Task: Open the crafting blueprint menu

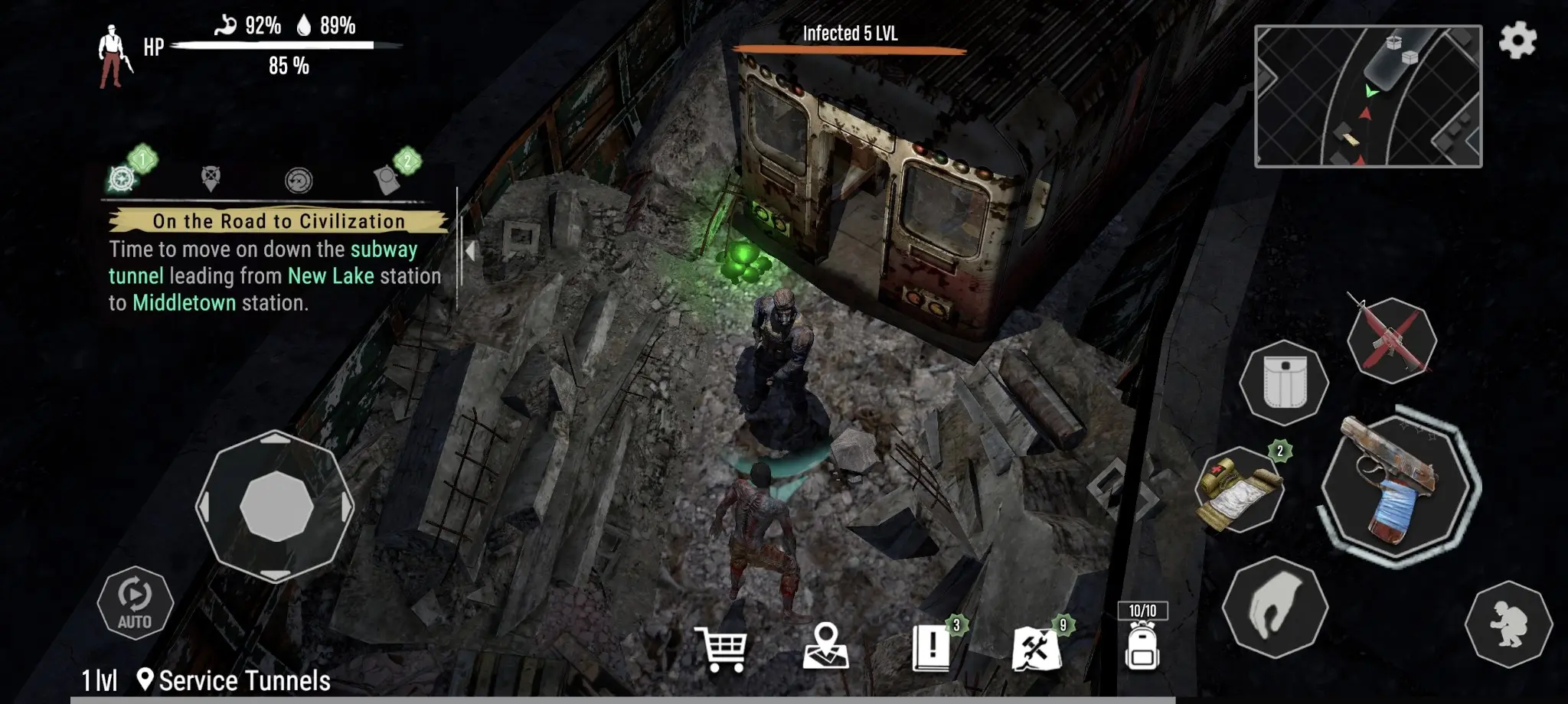Action: (x=1036, y=649)
